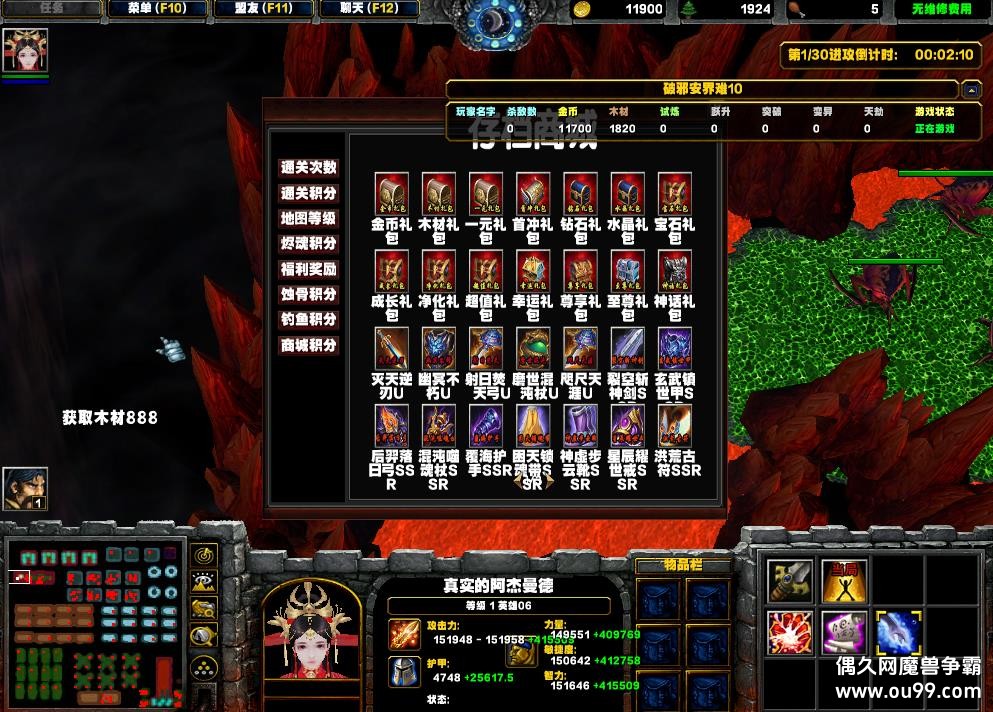This screenshot has height=712, width=993.
Task: Pick the 幸运礼包 gift pack
Action: pos(533,270)
